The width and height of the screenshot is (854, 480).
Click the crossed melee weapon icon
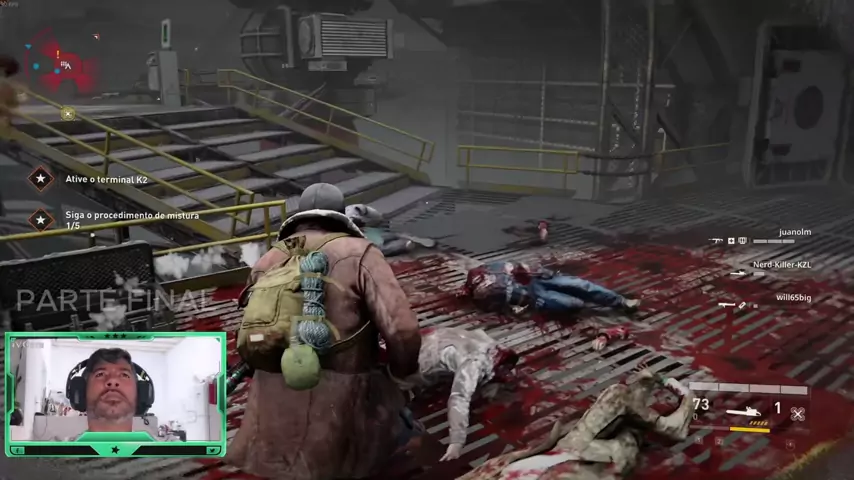click(x=797, y=412)
